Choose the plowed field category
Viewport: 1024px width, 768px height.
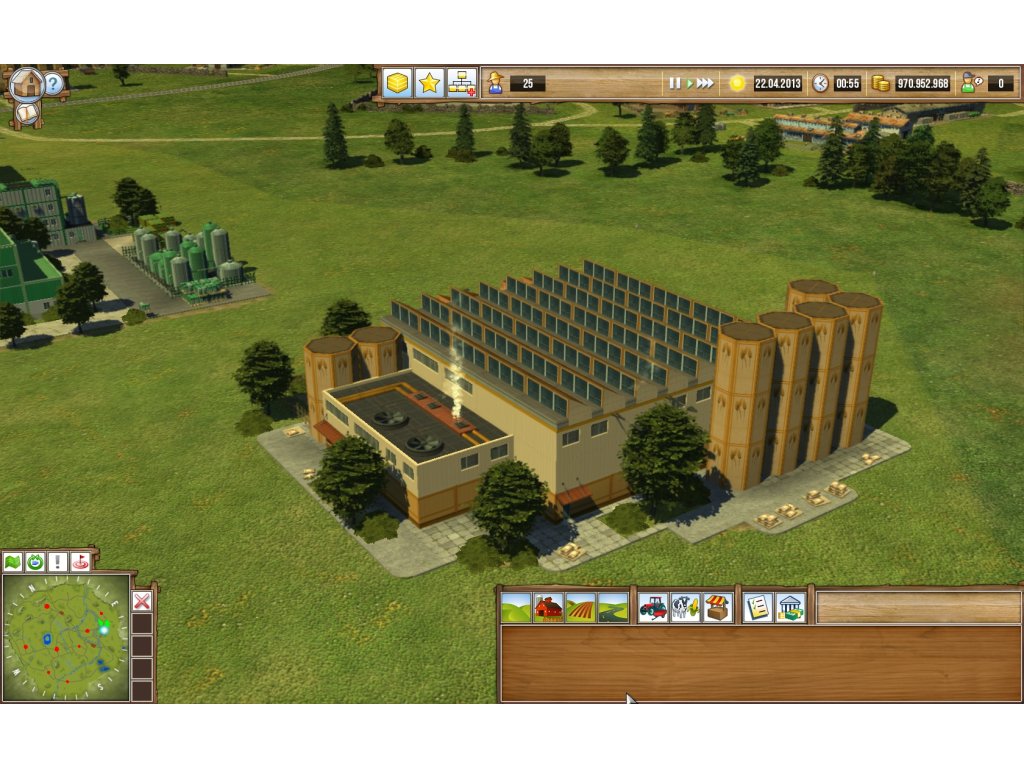pyautogui.click(x=580, y=608)
